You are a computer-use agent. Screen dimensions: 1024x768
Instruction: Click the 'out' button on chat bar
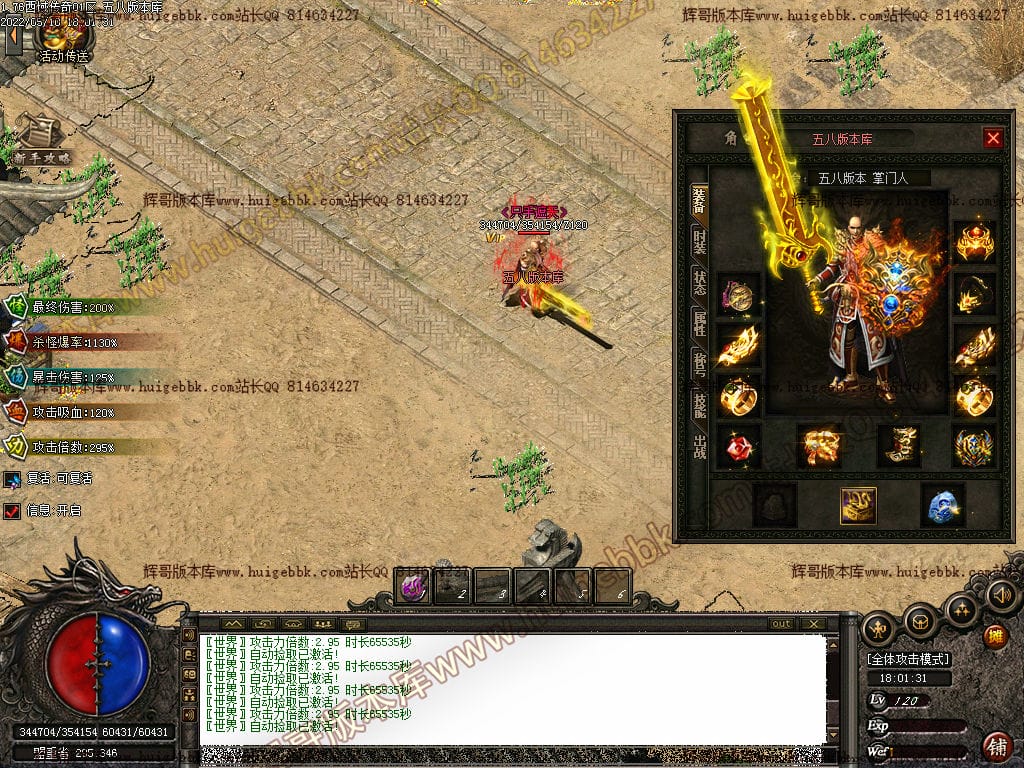point(782,624)
